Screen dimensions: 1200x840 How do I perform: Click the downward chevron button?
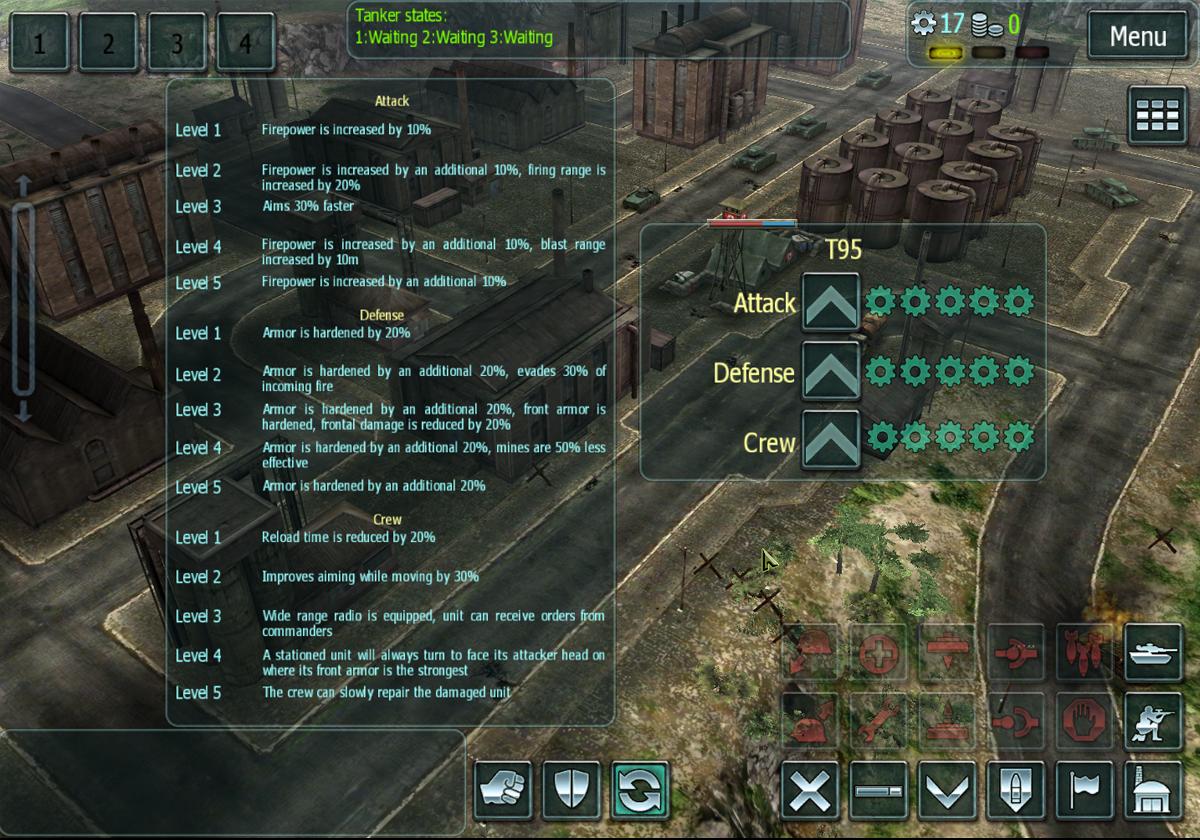945,790
